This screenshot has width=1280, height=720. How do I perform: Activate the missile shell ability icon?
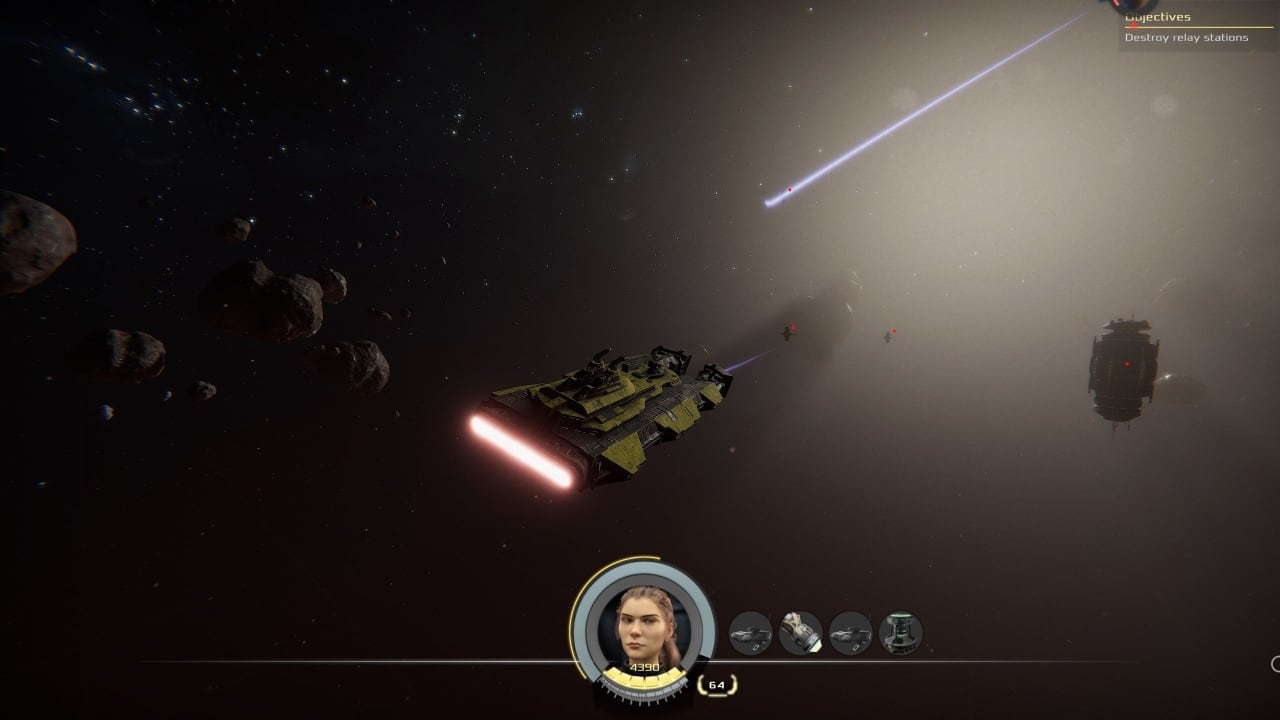click(800, 633)
